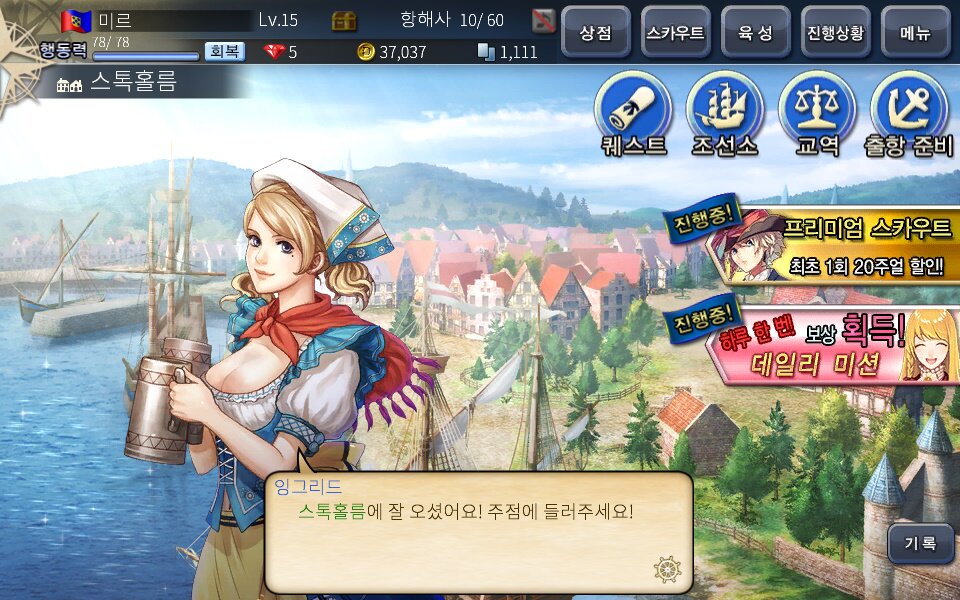The height and width of the screenshot is (600, 960).
Task: Open the 스카우트 scout menu
Action: coord(675,32)
